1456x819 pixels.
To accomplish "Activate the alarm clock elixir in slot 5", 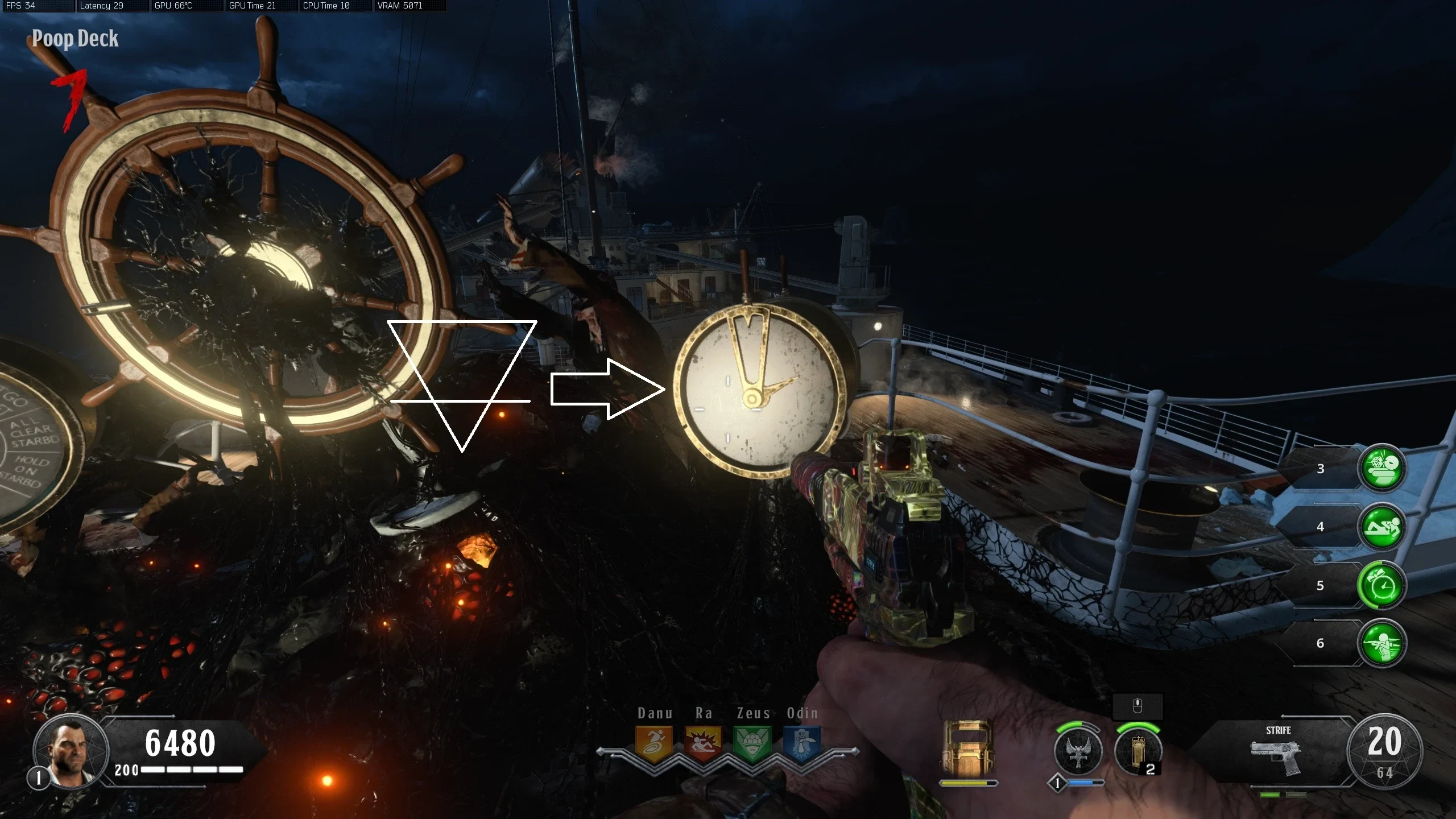I will [x=1381, y=585].
